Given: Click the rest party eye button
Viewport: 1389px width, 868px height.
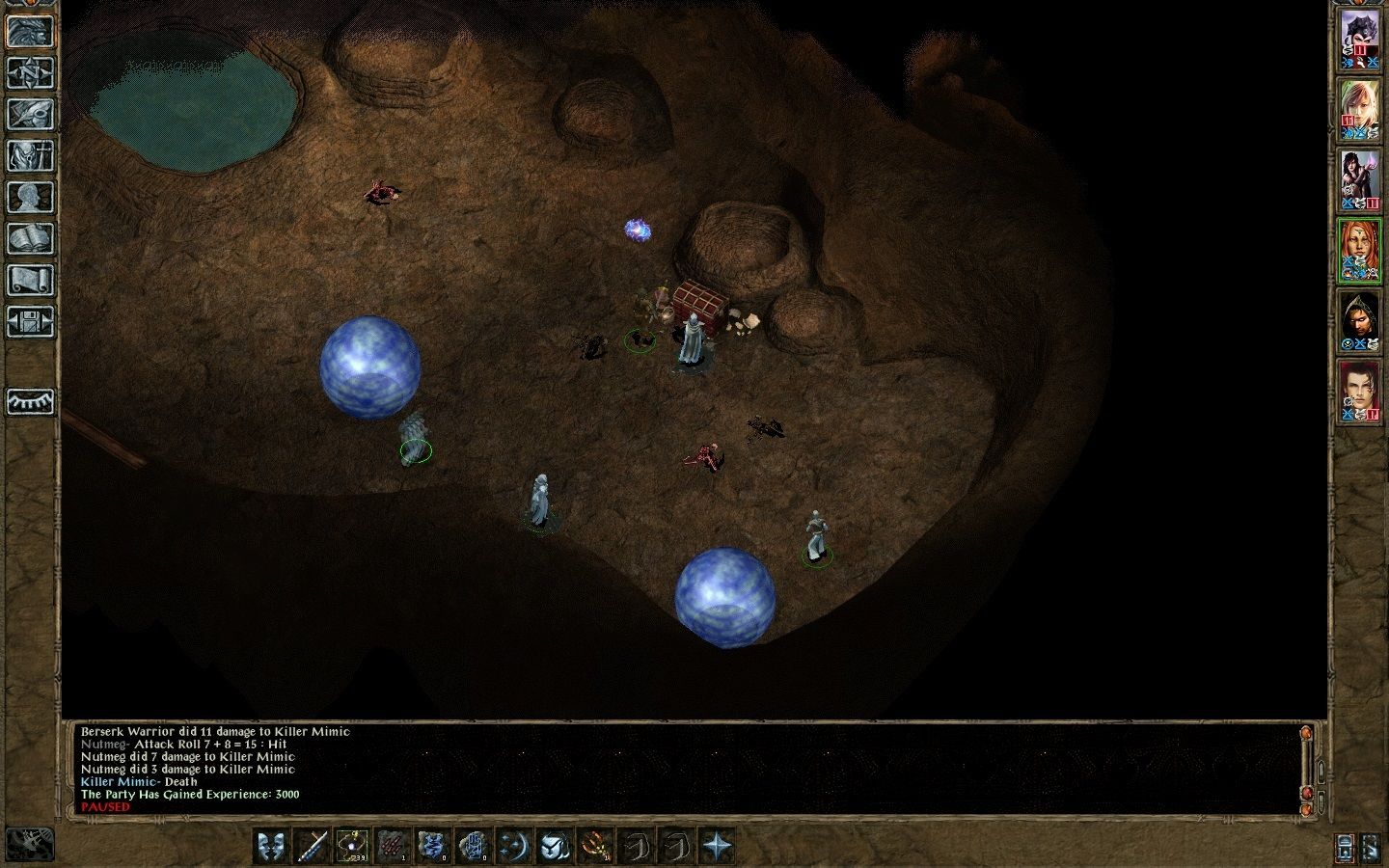Looking at the screenshot, I should pos(30,401).
